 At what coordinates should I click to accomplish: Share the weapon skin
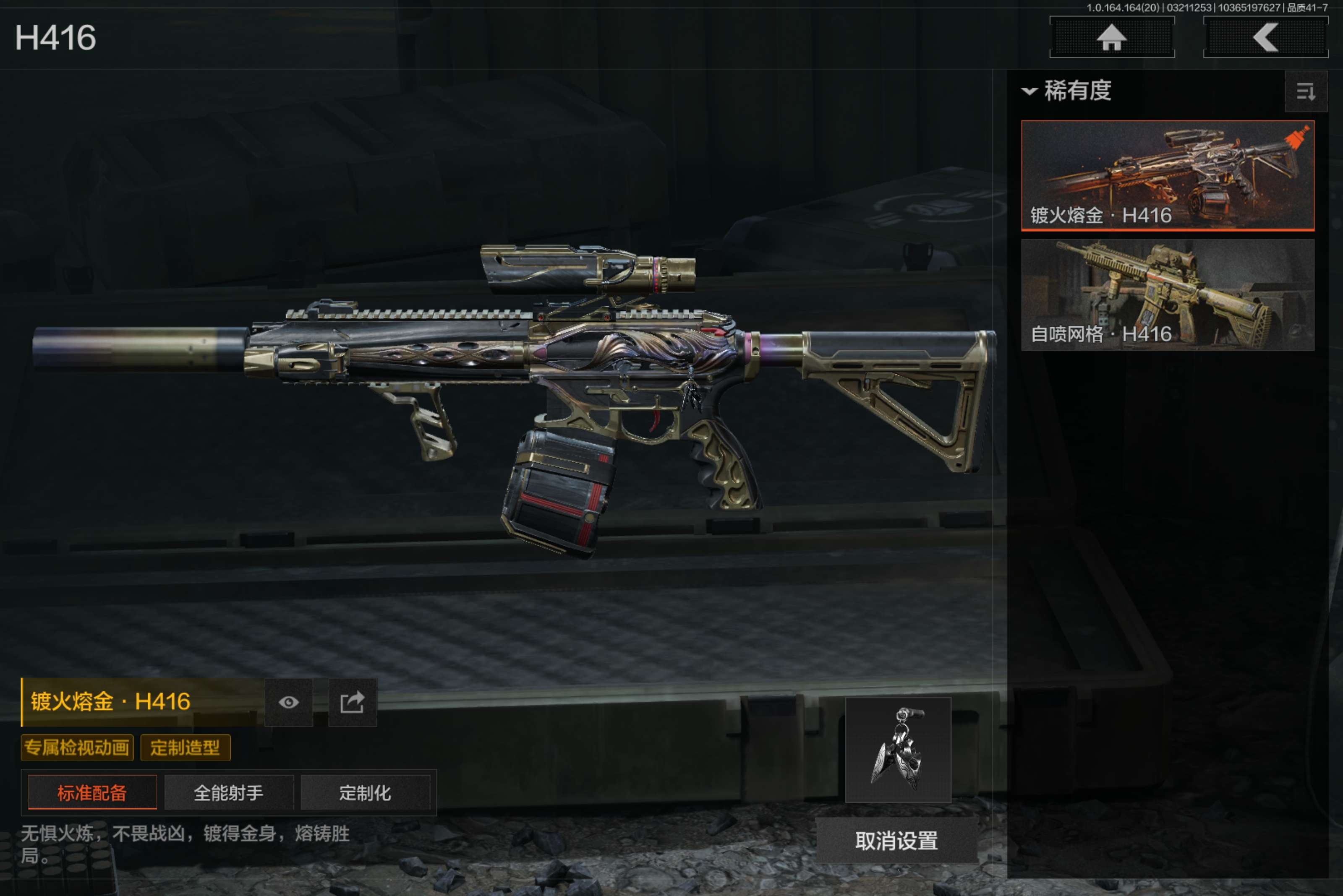pyautogui.click(x=352, y=702)
